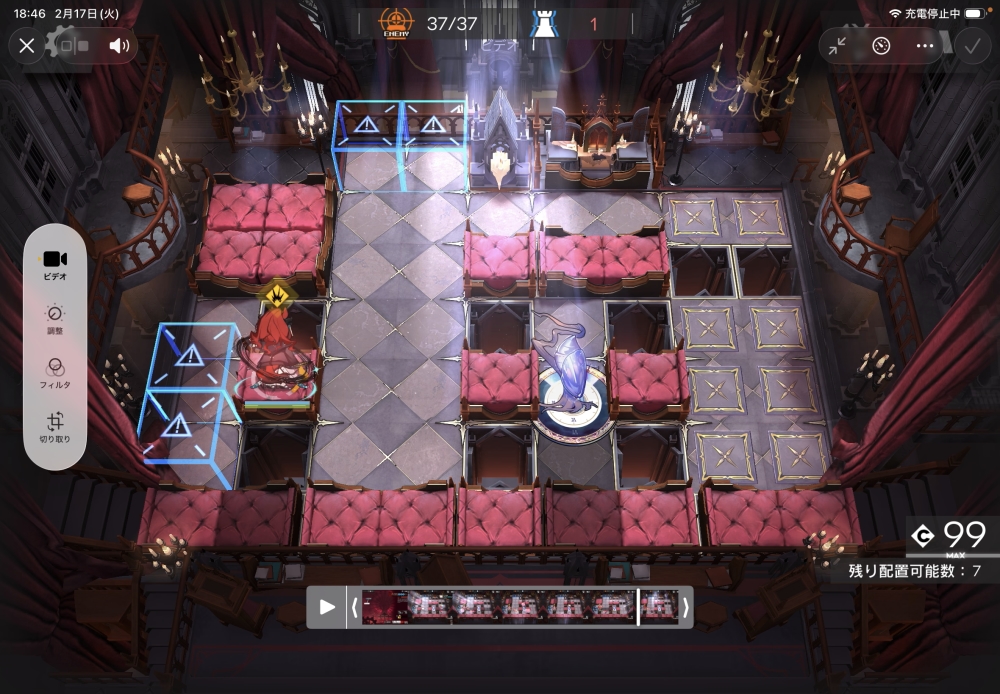Image resolution: width=1000 pixels, height=694 pixels.
Task: Close the video editor with the X button
Action: [x=27, y=45]
